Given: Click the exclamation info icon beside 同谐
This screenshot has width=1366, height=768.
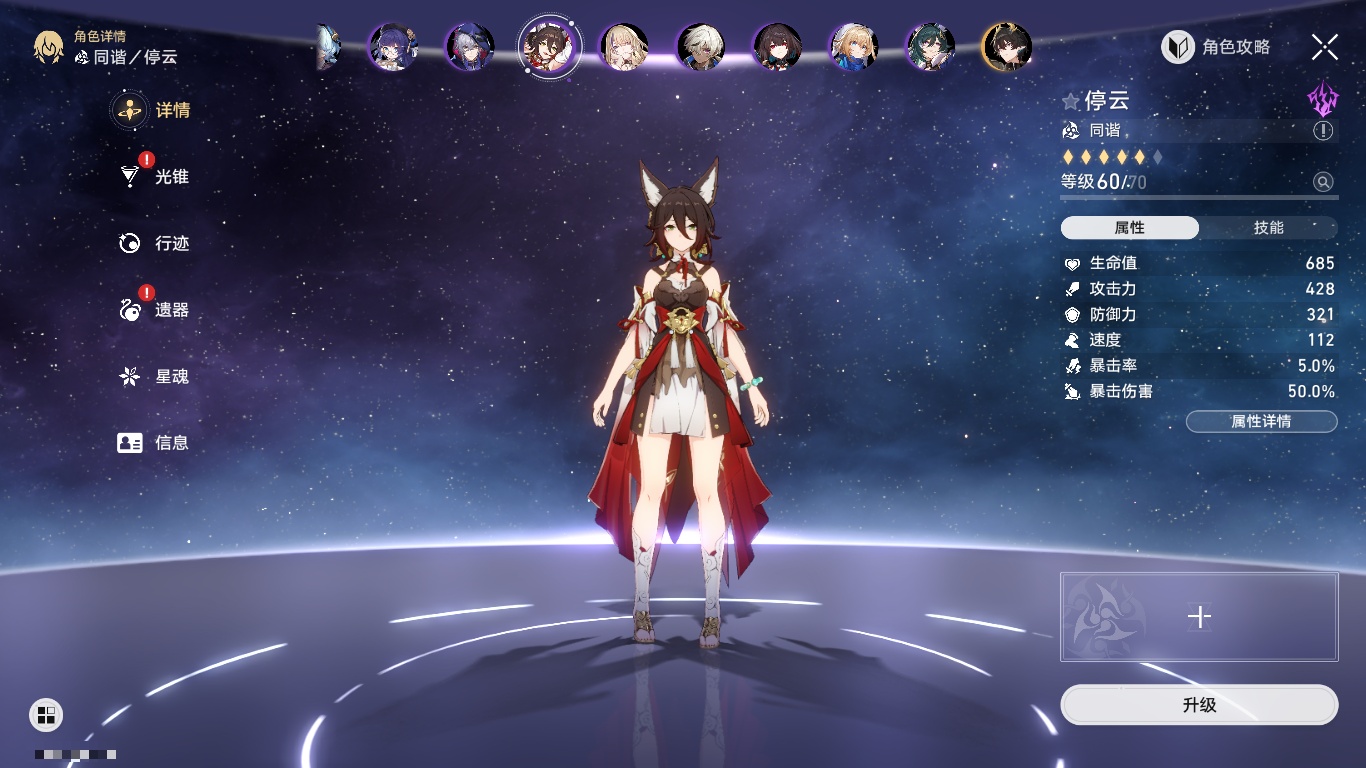Looking at the screenshot, I should 1322,131.
